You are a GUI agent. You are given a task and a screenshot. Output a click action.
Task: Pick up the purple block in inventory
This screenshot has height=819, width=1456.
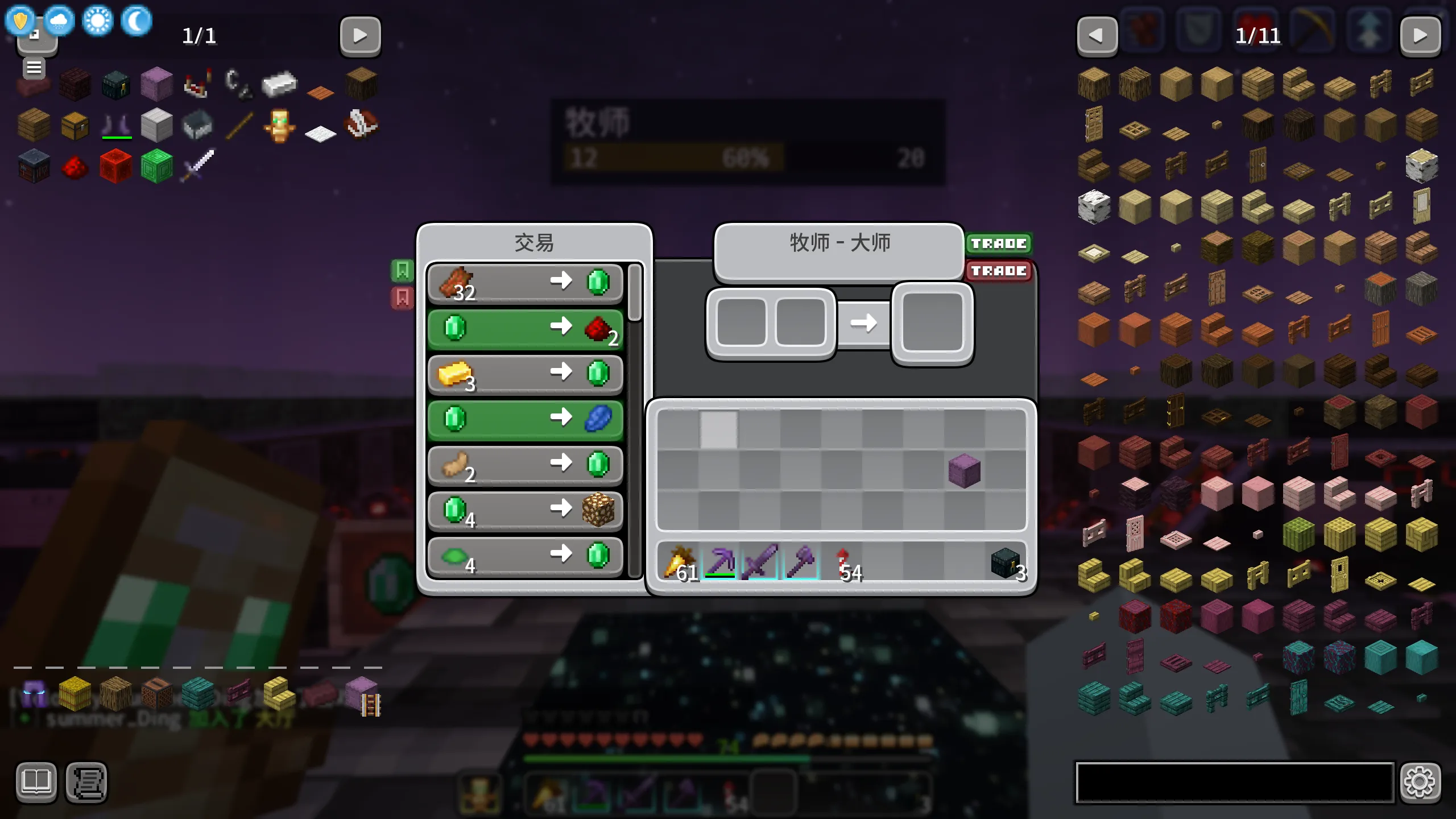pos(964,471)
